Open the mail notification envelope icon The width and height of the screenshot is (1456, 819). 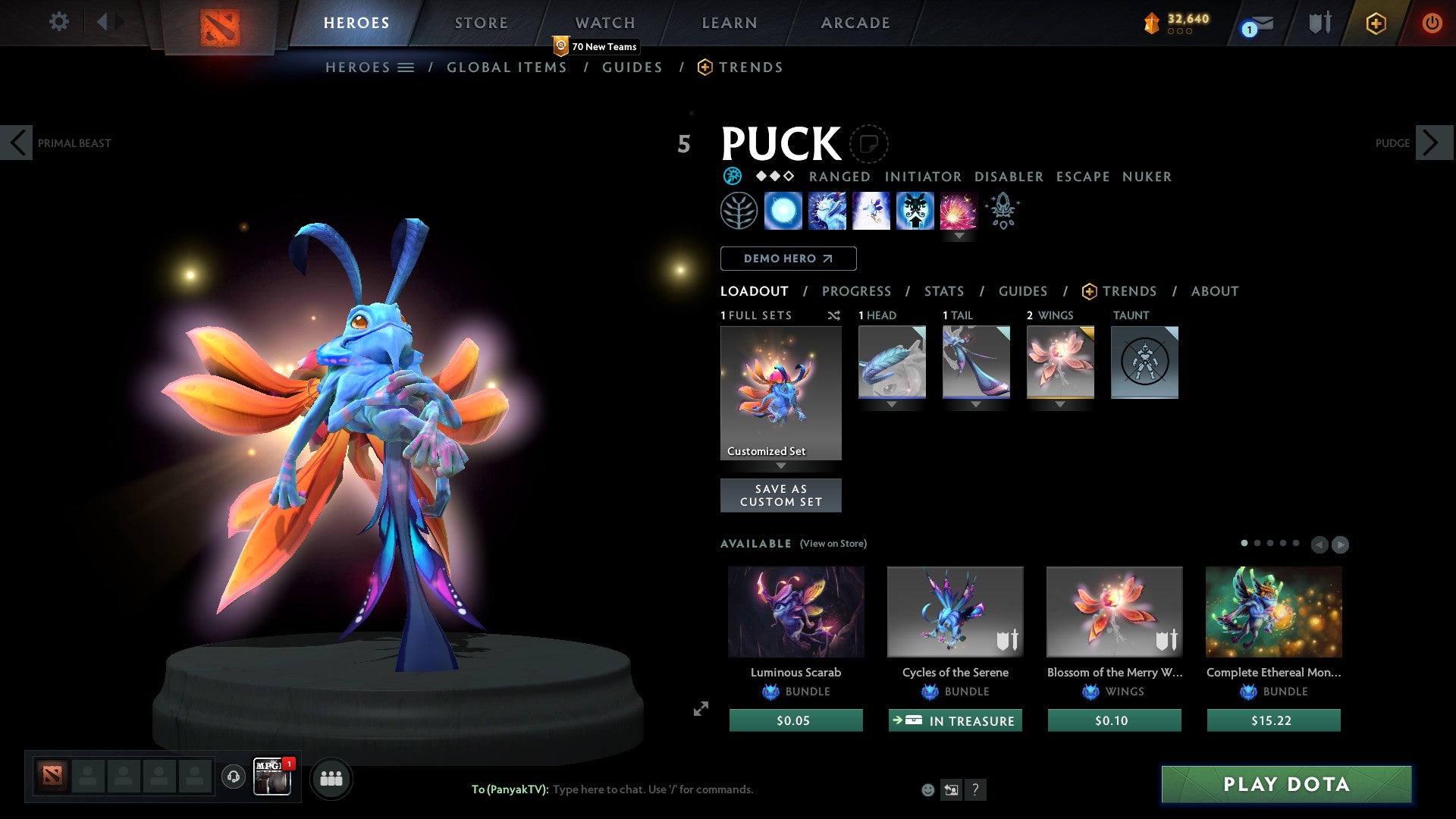1257,23
